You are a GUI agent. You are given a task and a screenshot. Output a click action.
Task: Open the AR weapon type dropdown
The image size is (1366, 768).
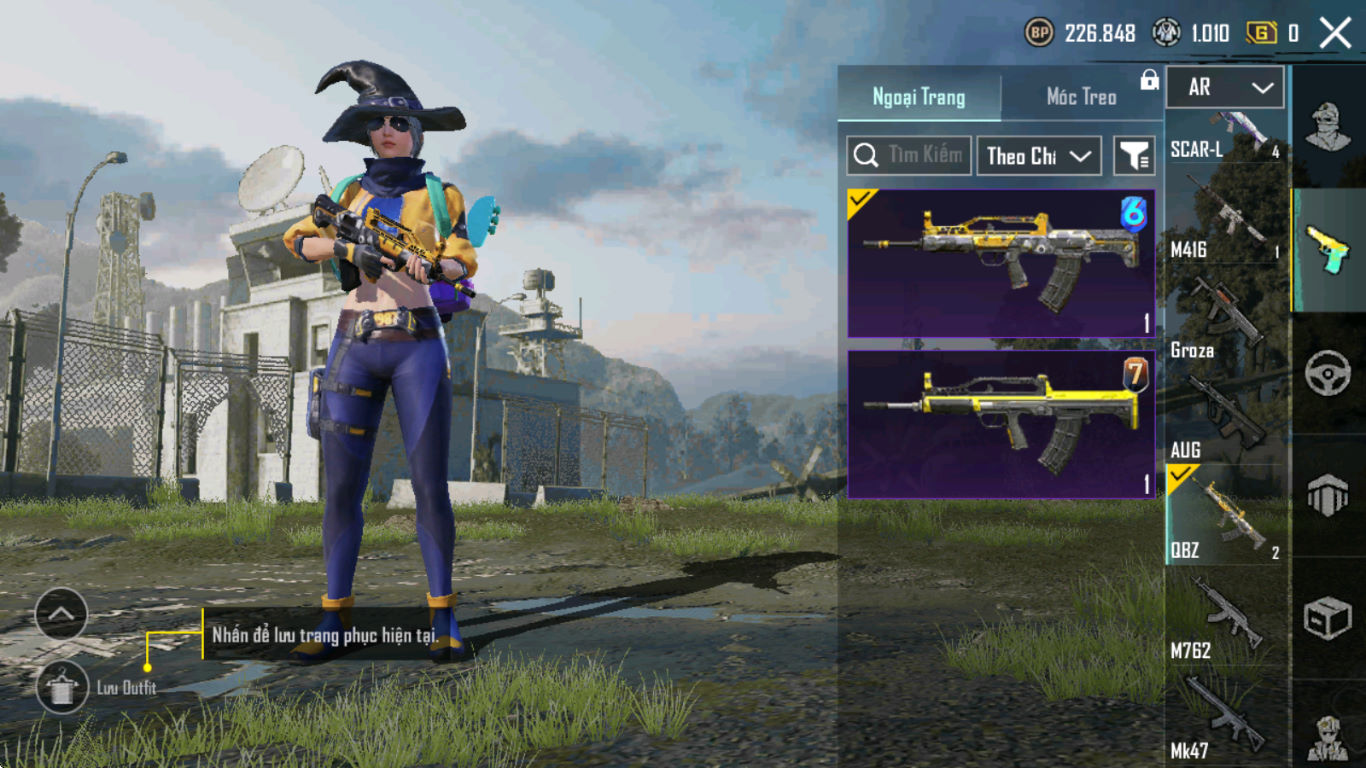pyautogui.click(x=1225, y=88)
